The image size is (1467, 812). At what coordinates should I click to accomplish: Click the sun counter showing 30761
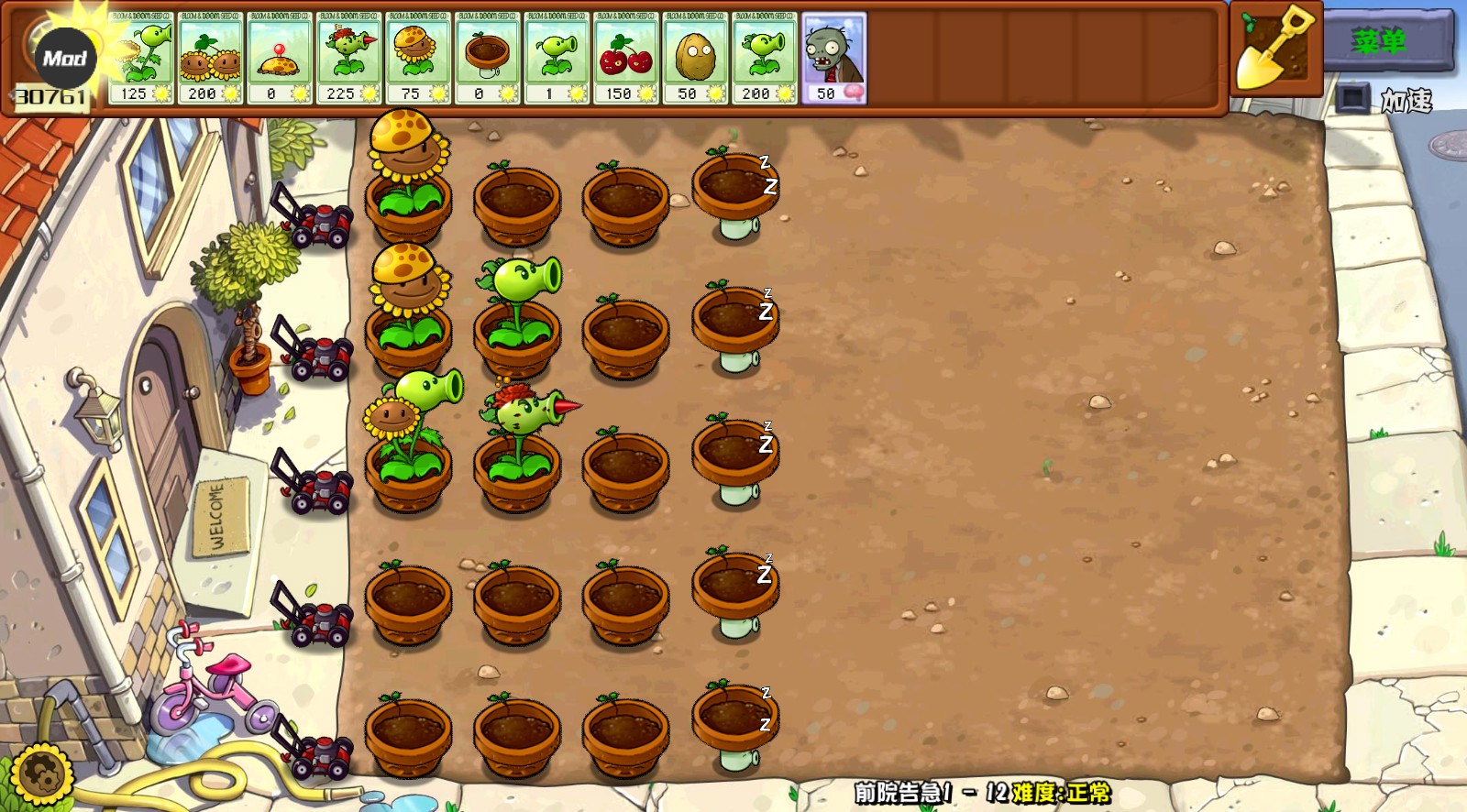click(x=50, y=93)
